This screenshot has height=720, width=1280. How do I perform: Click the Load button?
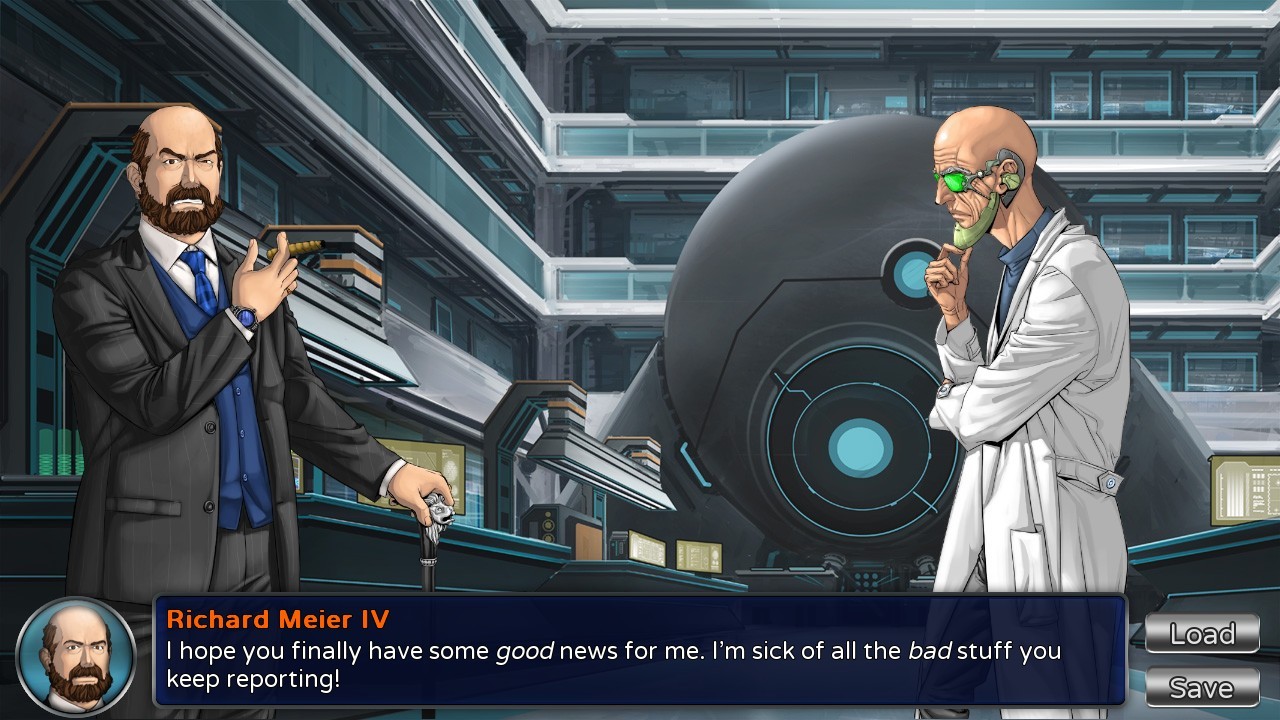1202,634
